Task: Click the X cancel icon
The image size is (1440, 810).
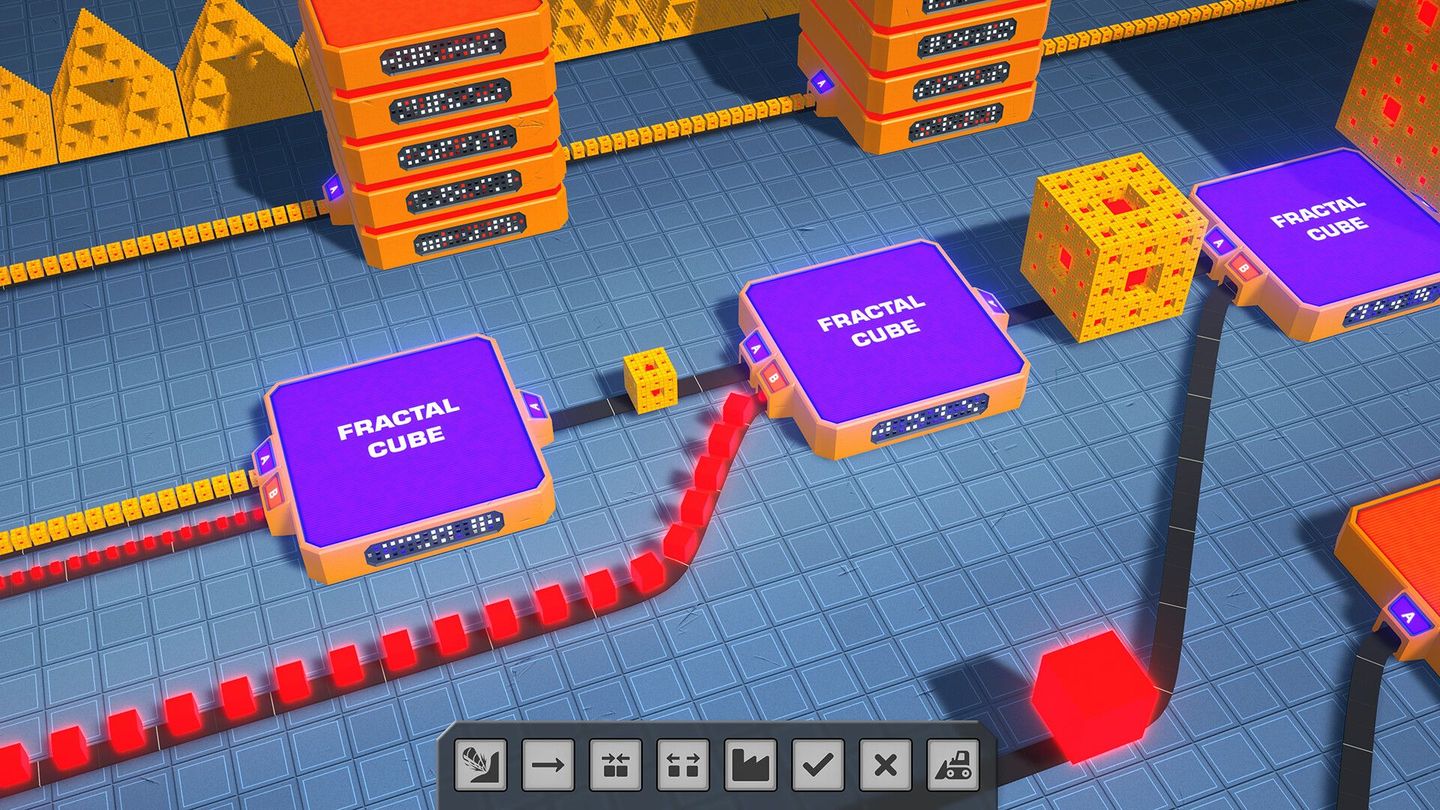Action: pos(883,764)
